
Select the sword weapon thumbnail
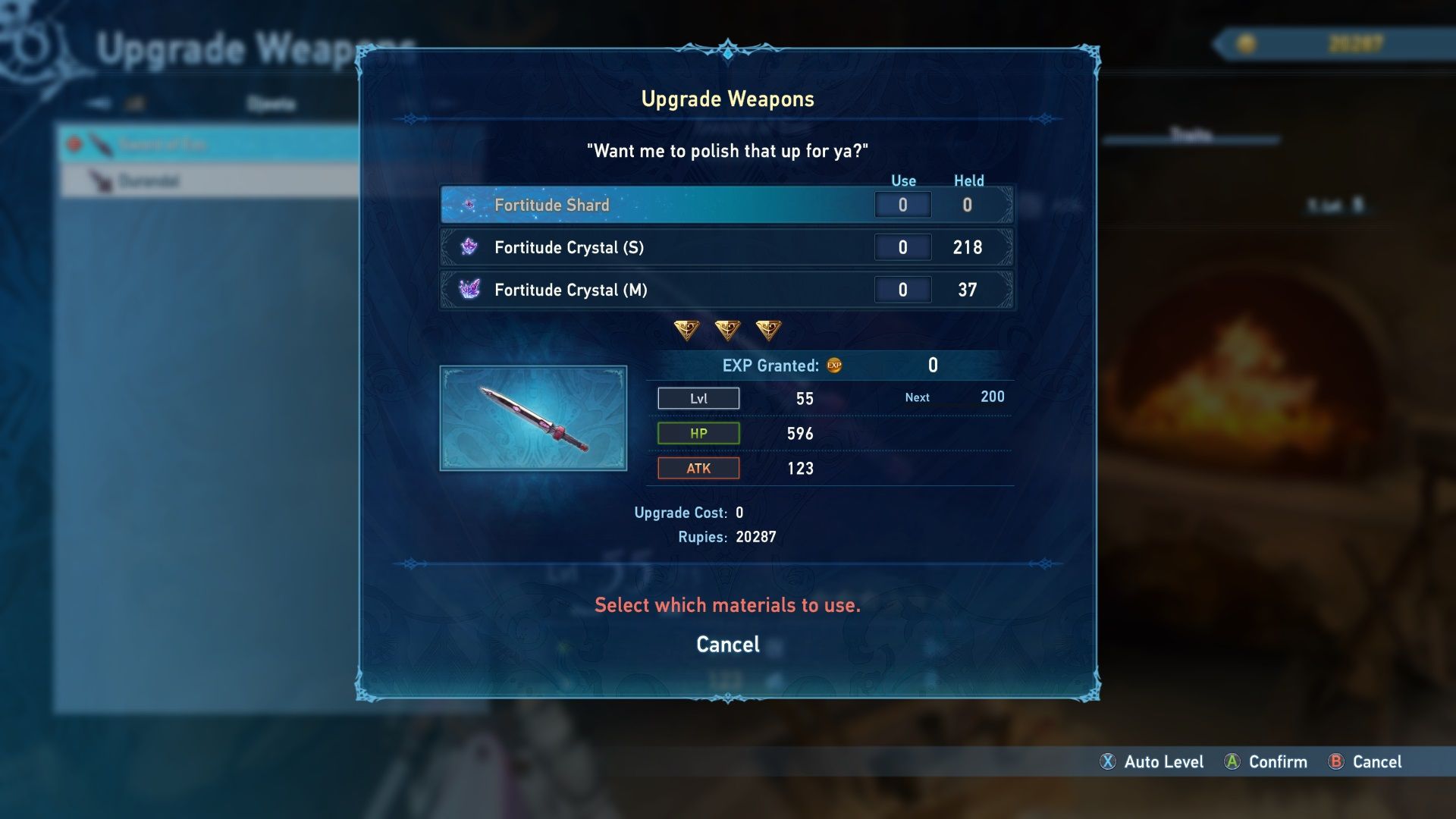pos(533,419)
